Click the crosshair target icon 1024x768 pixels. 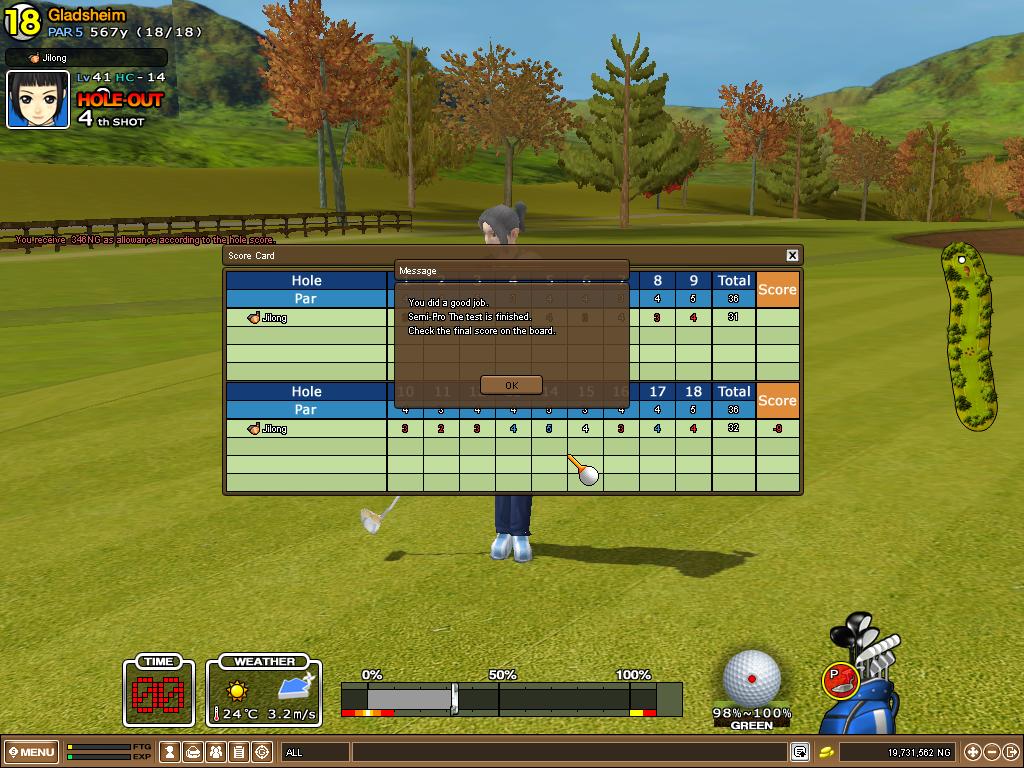[262, 752]
